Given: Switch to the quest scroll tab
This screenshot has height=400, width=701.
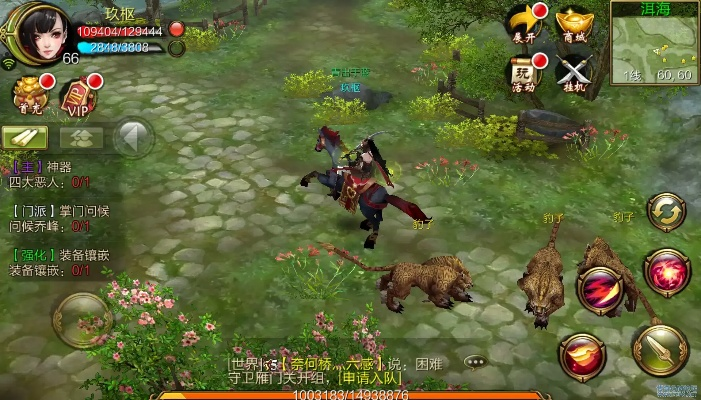Looking at the screenshot, I should coord(26,137).
